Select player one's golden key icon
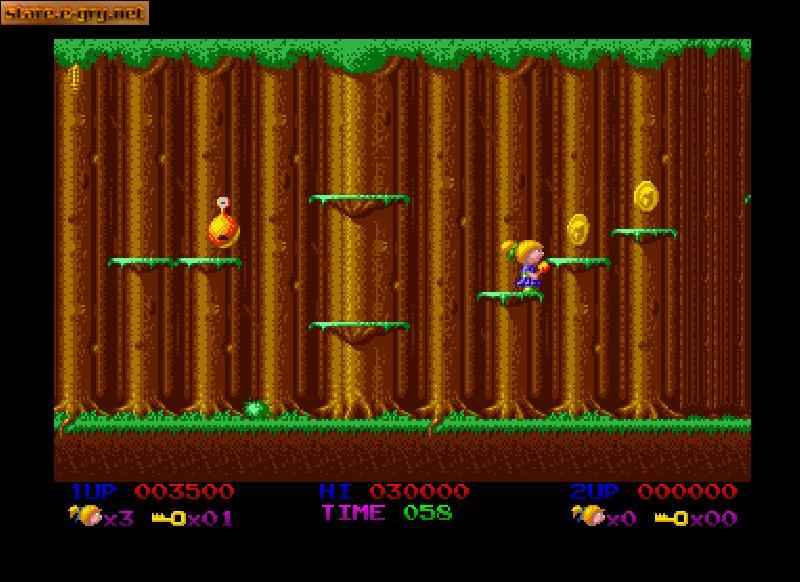The width and height of the screenshot is (800, 582). click(169, 518)
